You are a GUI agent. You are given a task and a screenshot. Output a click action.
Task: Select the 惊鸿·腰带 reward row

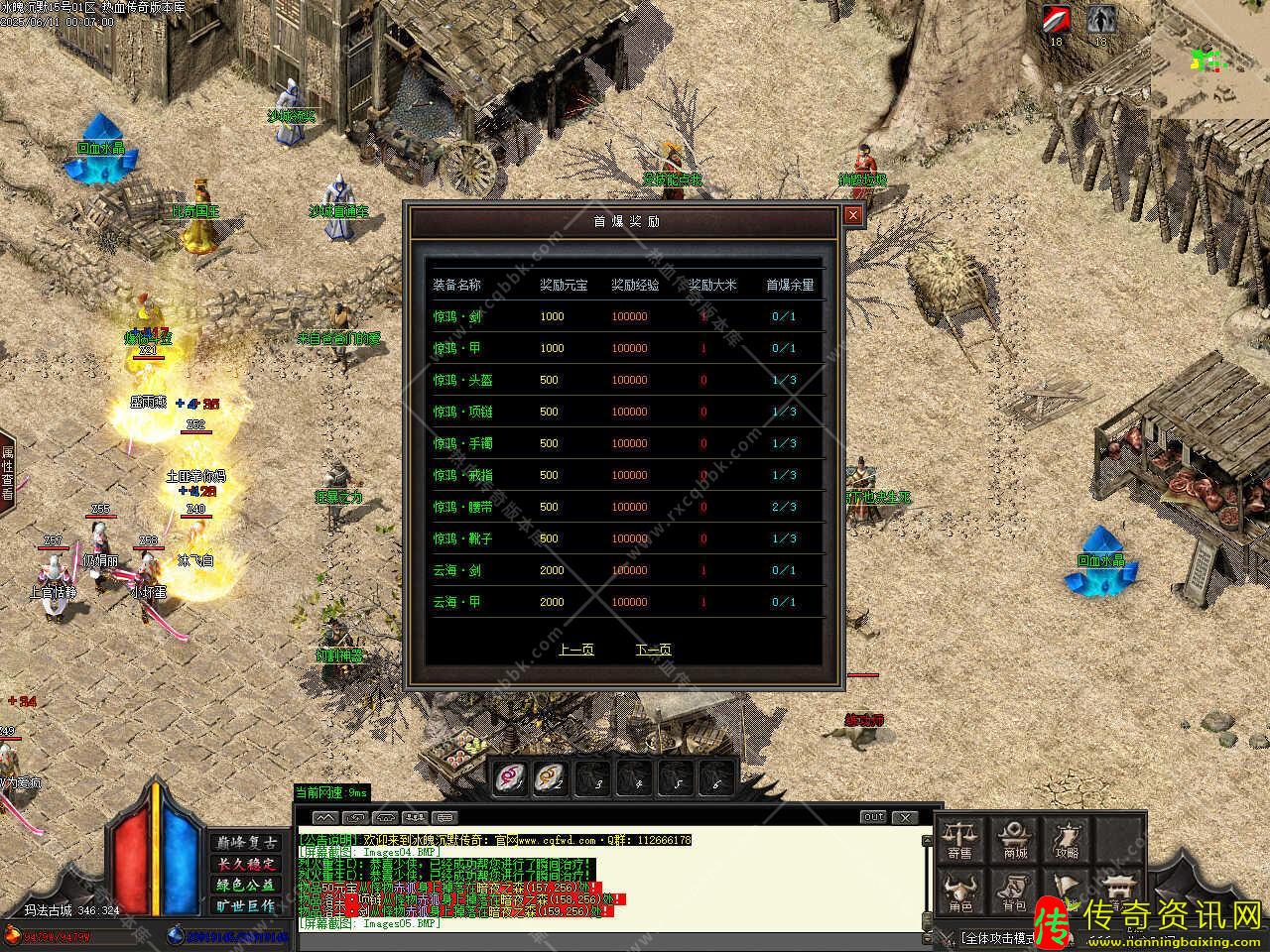click(627, 507)
